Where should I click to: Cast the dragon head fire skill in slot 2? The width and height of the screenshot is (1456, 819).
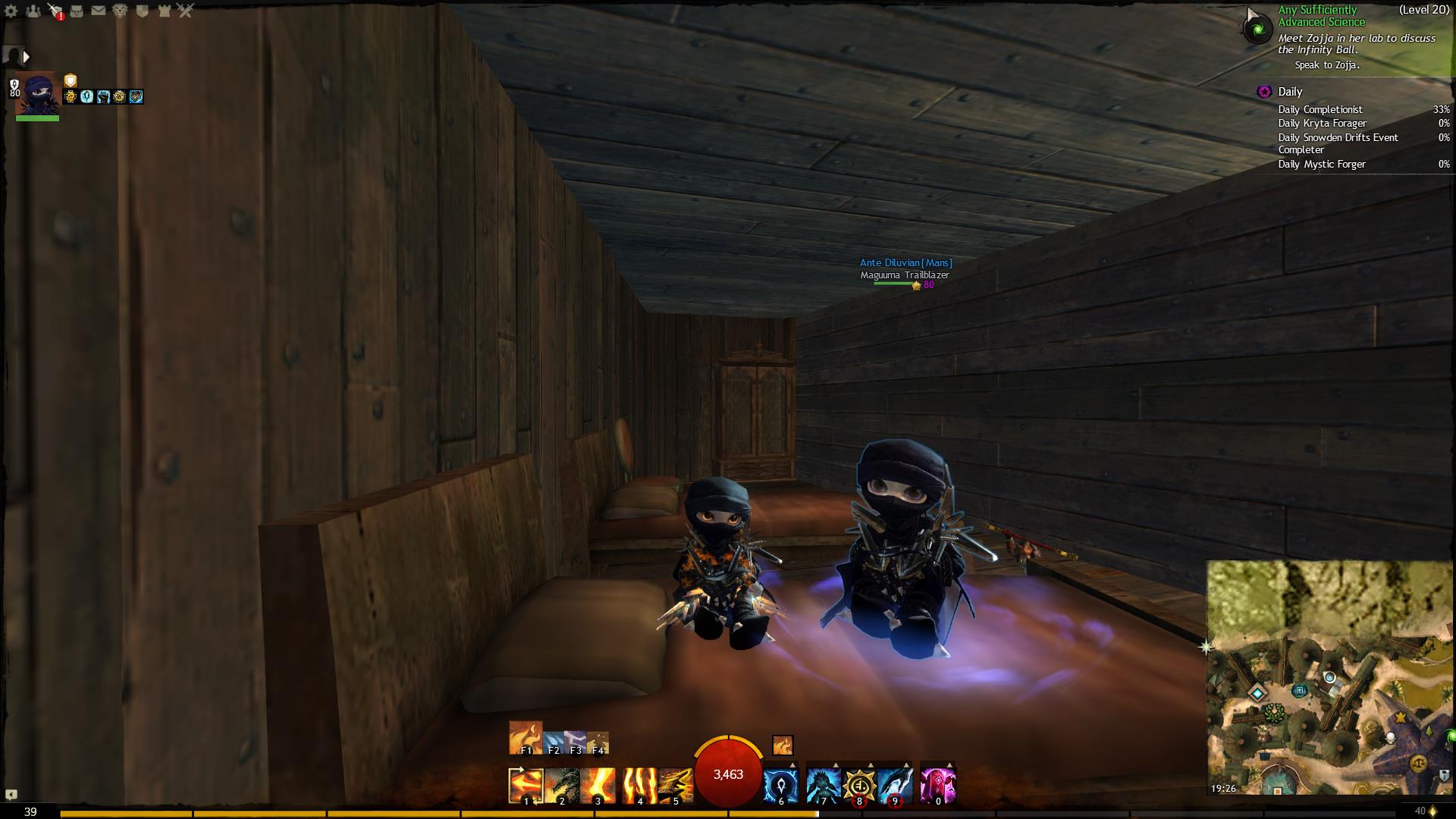click(x=562, y=785)
